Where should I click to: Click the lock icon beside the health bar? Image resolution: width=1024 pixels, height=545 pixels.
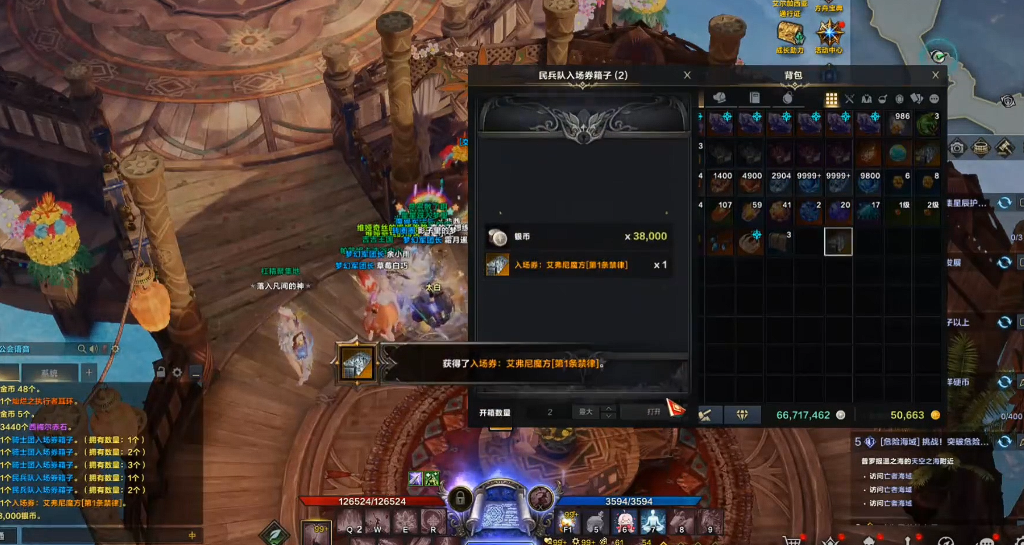pyautogui.click(x=460, y=499)
